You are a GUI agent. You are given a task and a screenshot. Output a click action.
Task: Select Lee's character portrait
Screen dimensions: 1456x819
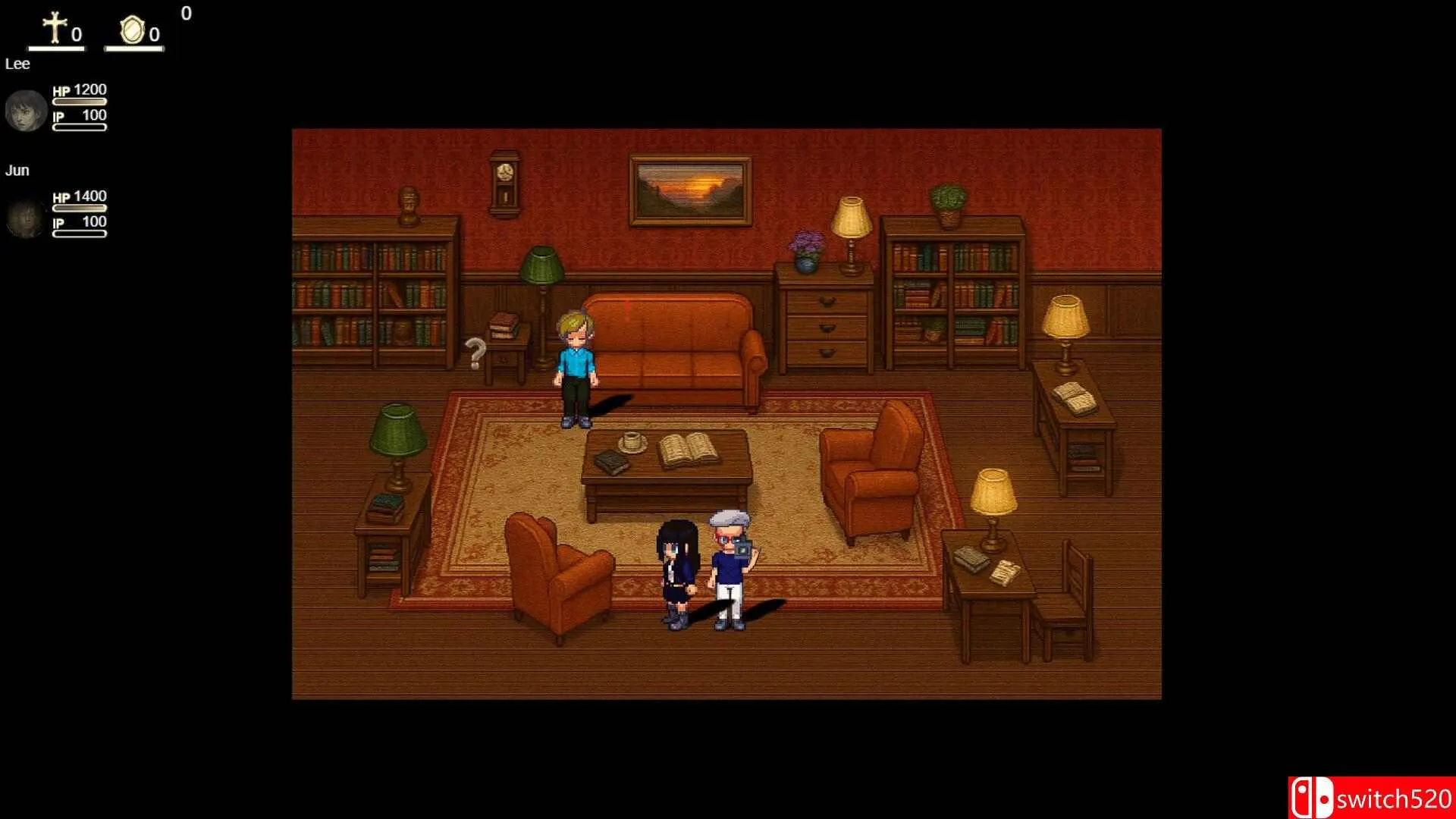point(27,111)
